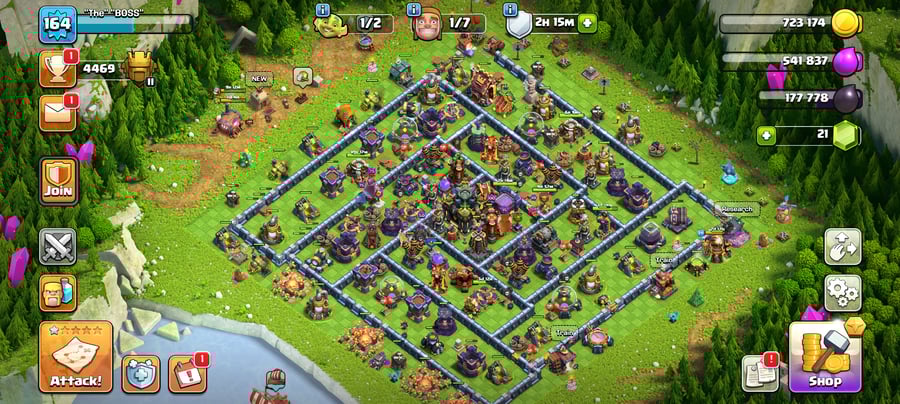Viewport: 900px width, 404px height.
Task: Buy more gems with the plus button
Action: tap(767, 134)
